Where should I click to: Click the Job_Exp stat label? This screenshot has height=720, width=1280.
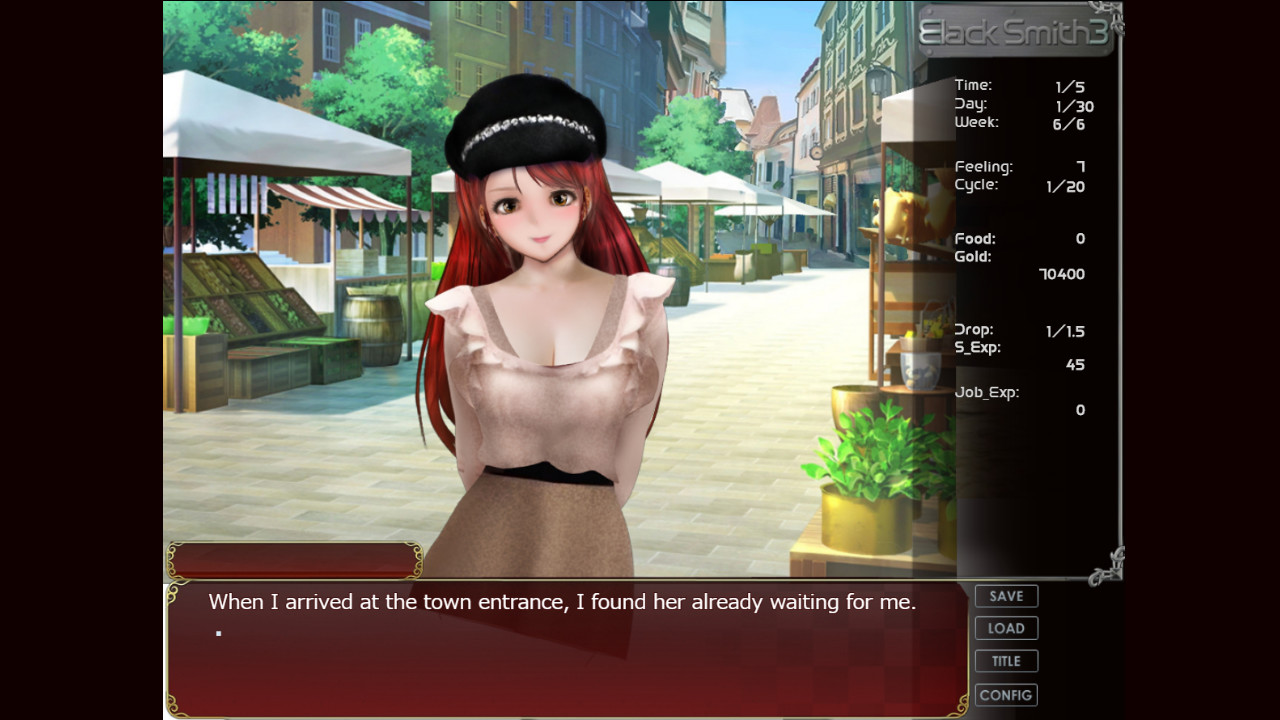(985, 392)
